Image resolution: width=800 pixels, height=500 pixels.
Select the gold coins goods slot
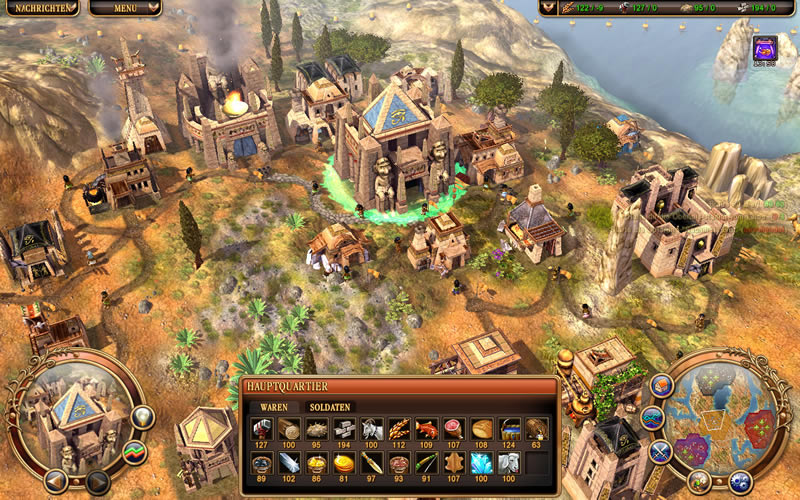point(344,463)
